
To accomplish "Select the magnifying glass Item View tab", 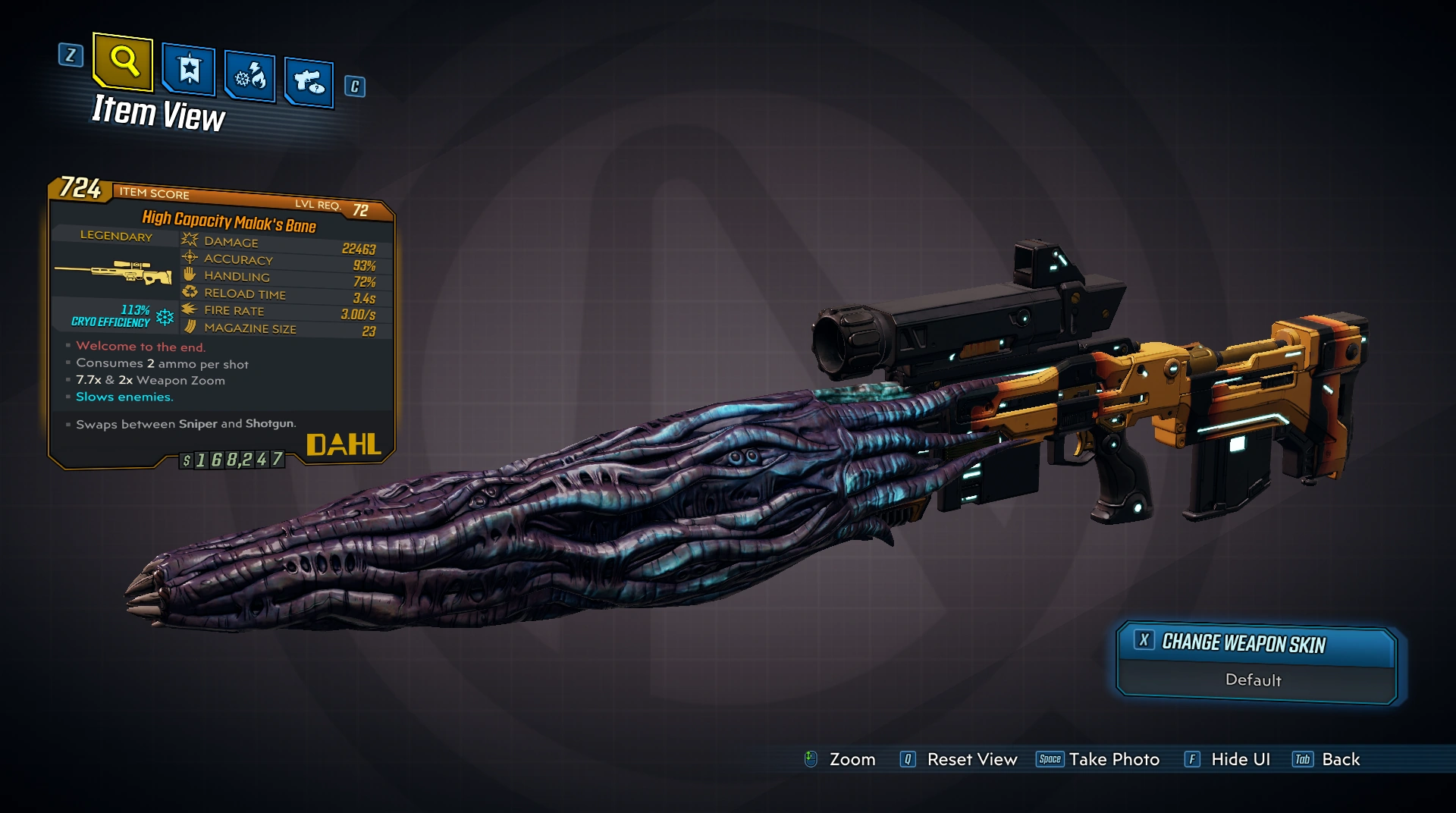I will point(123,61).
